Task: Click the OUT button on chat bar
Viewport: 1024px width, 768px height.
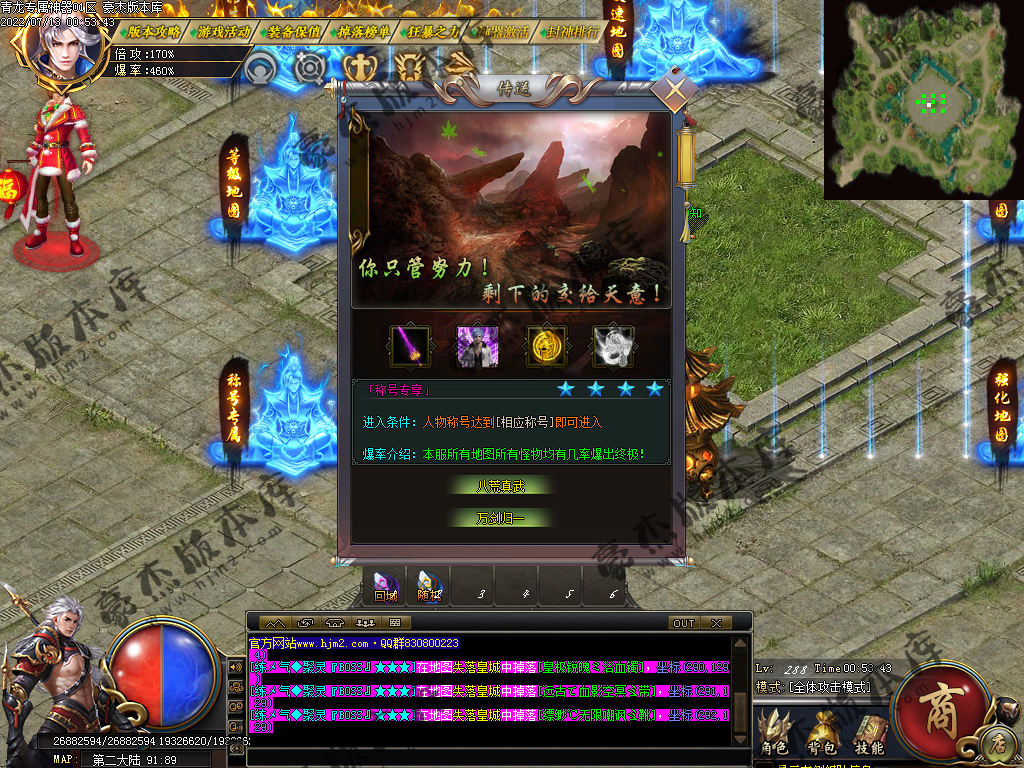Action: pyautogui.click(x=684, y=623)
